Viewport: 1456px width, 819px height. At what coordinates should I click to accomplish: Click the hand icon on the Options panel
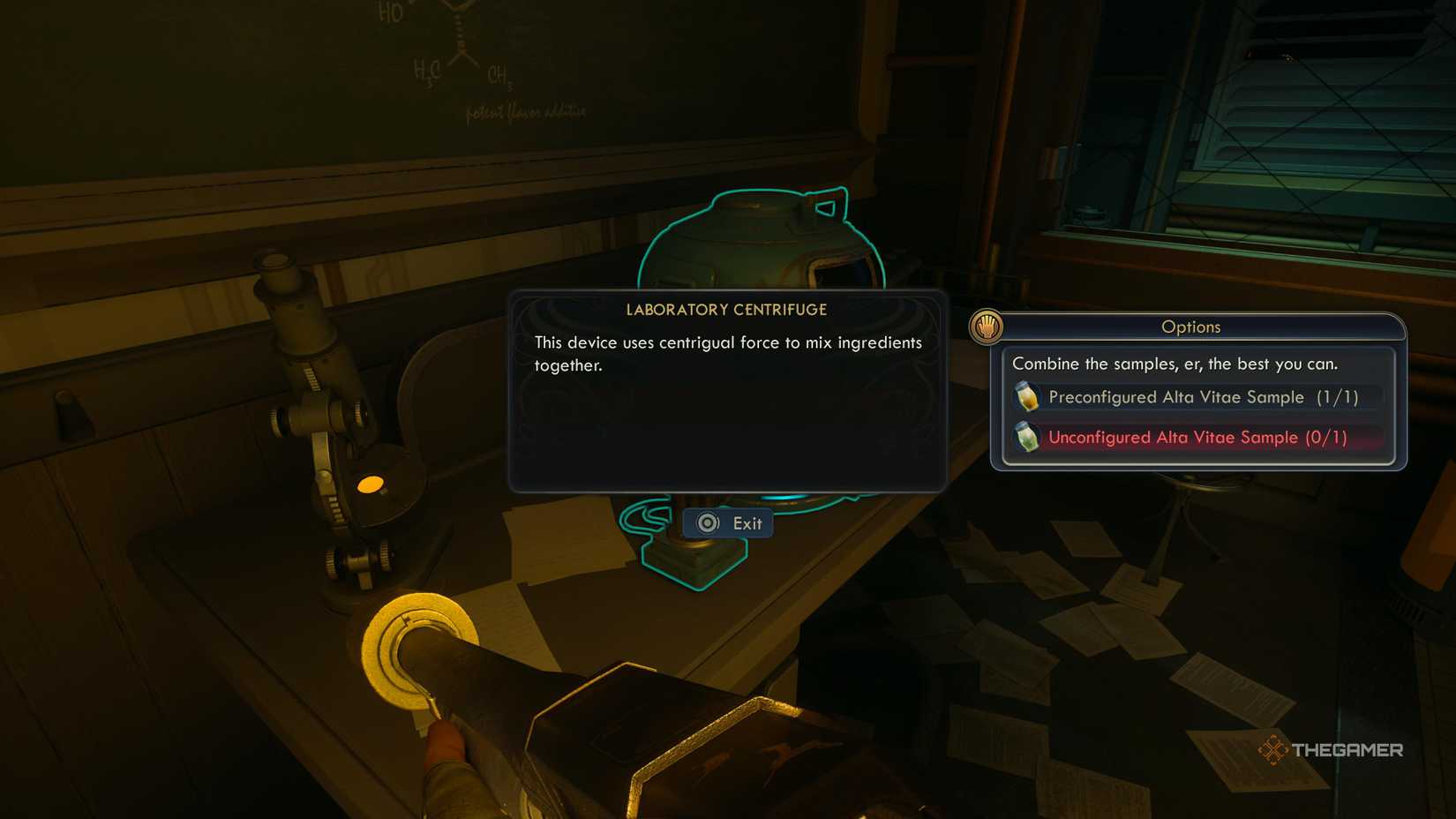[x=986, y=325]
